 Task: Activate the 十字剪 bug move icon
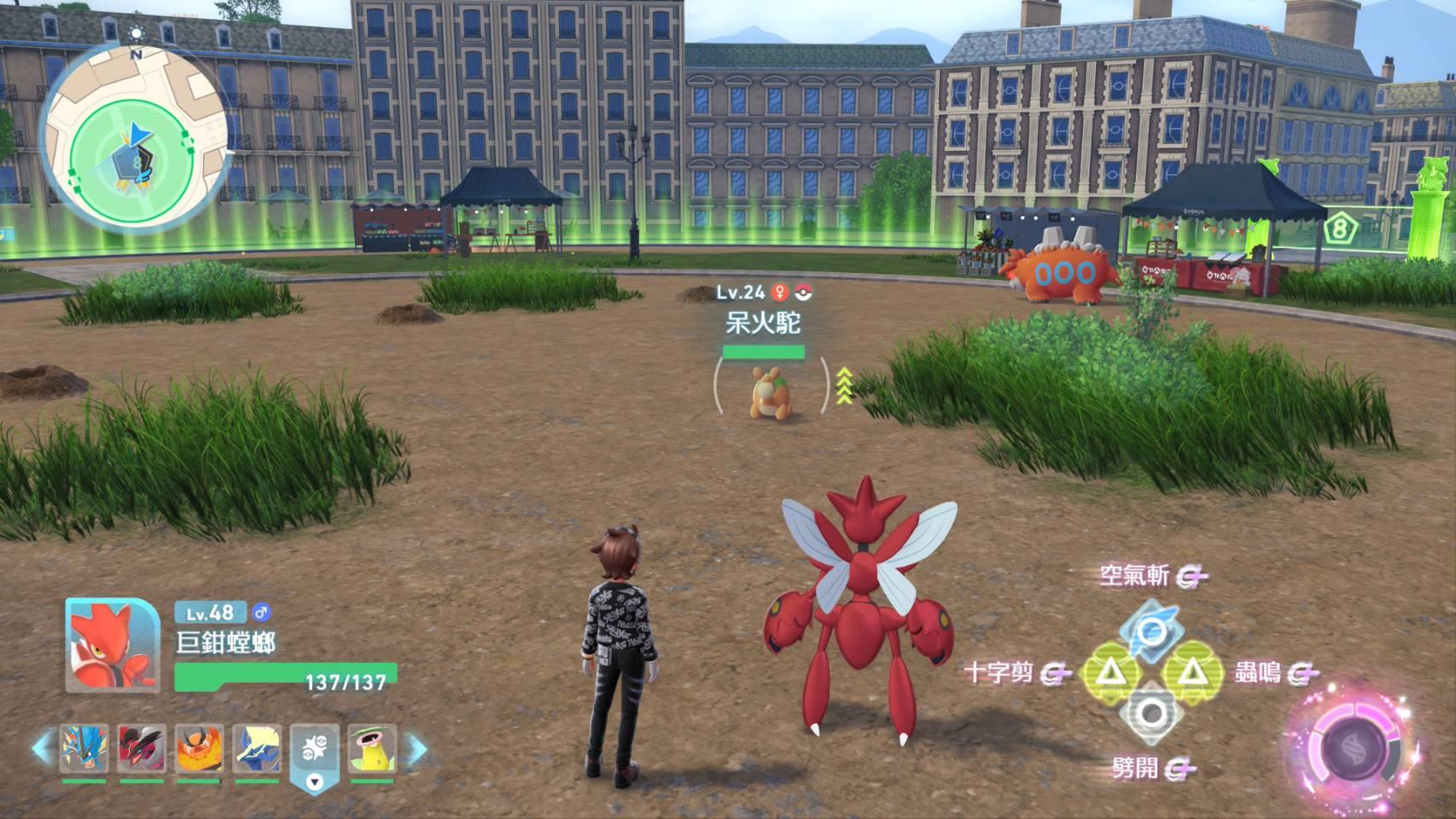pyautogui.click(x=1109, y=673)
